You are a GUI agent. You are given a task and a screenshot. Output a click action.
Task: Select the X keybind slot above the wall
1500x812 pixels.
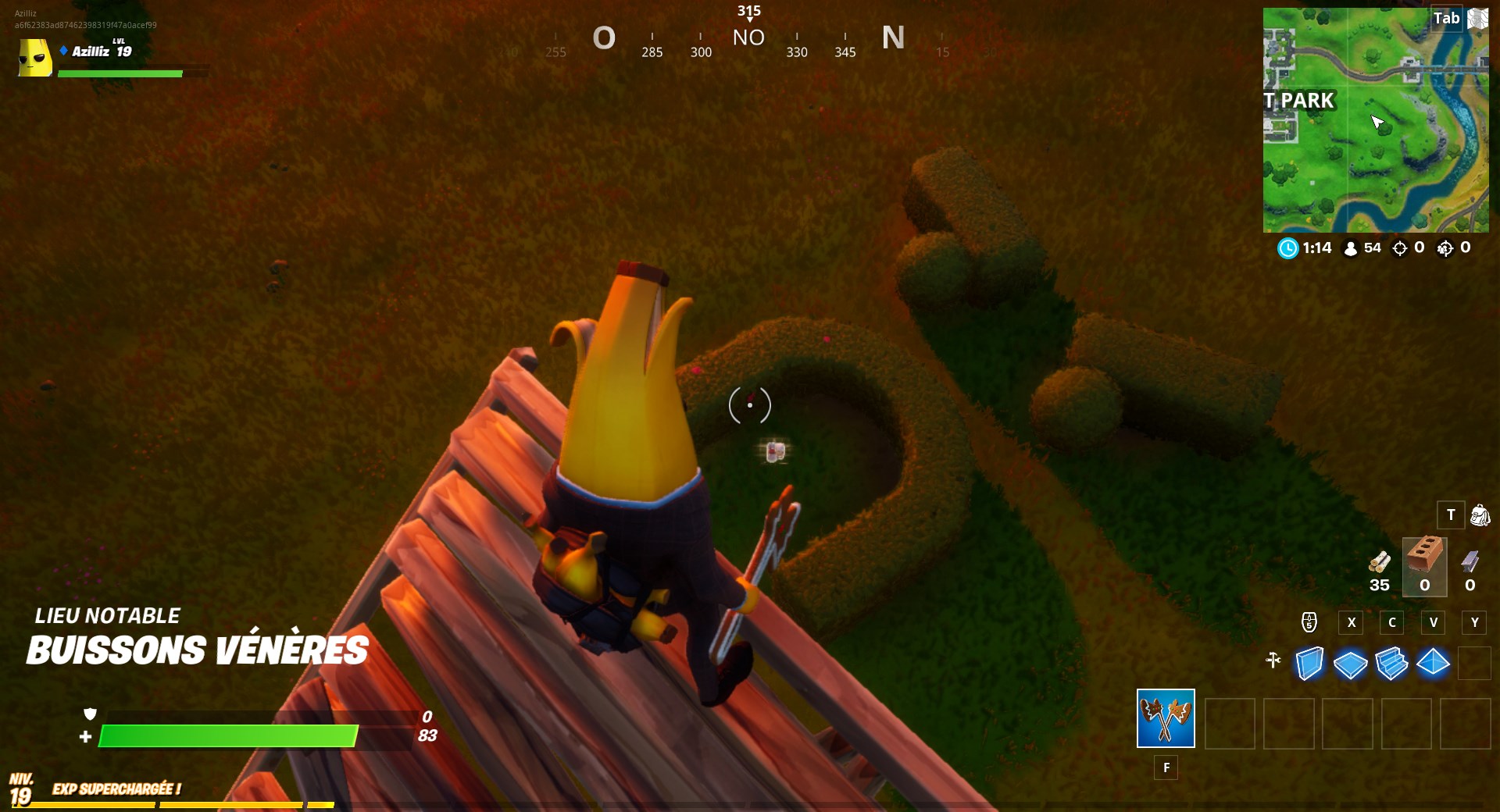(x=1351, y=622)
